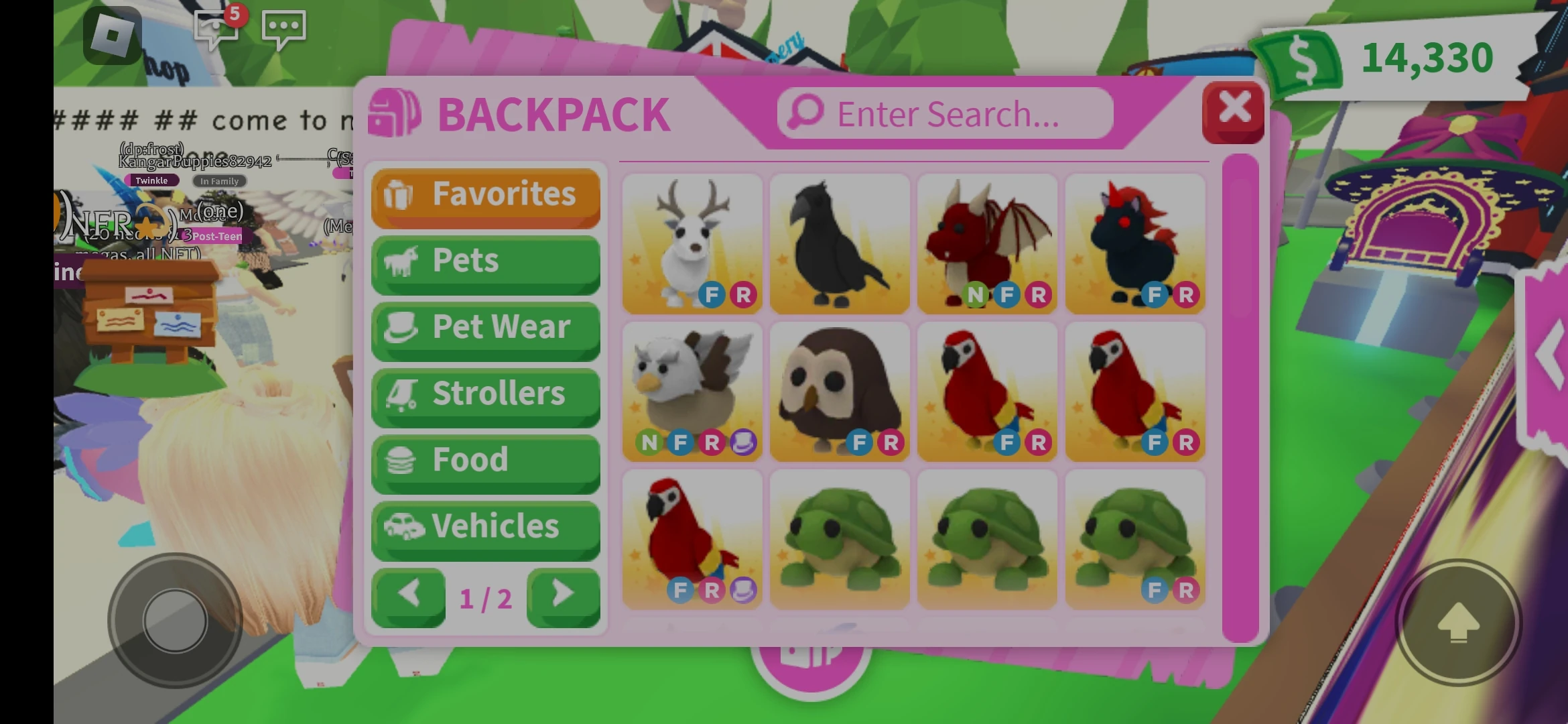Select the Vehicles category

pyautogui.click(x=485, y=526)
